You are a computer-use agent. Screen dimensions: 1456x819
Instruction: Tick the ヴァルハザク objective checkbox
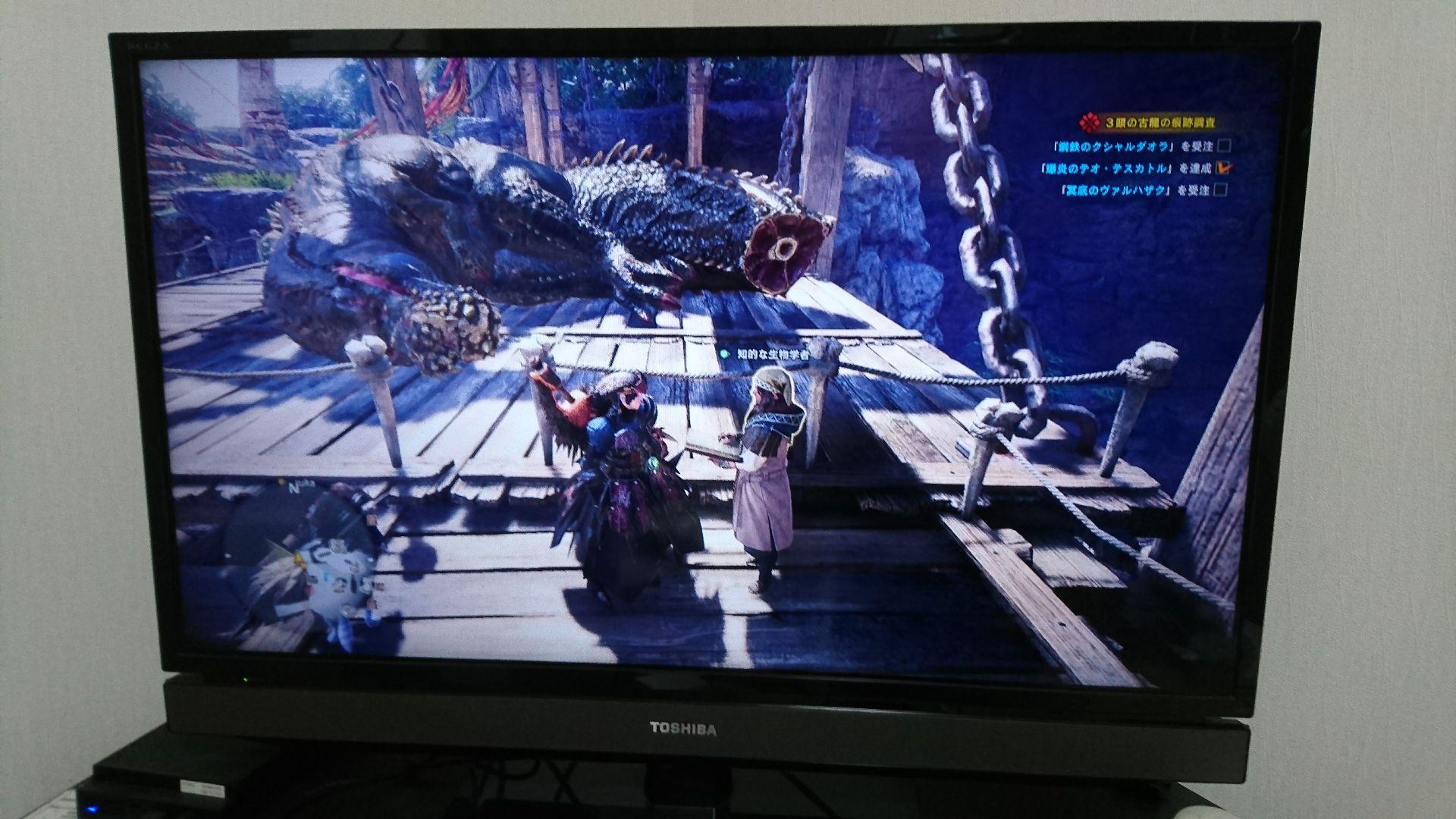[x=1220, y=190]
